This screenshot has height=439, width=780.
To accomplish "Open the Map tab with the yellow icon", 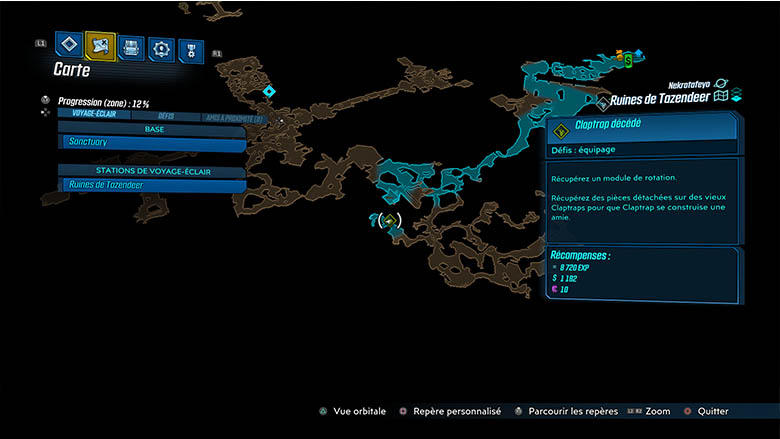I will [100, 45].
